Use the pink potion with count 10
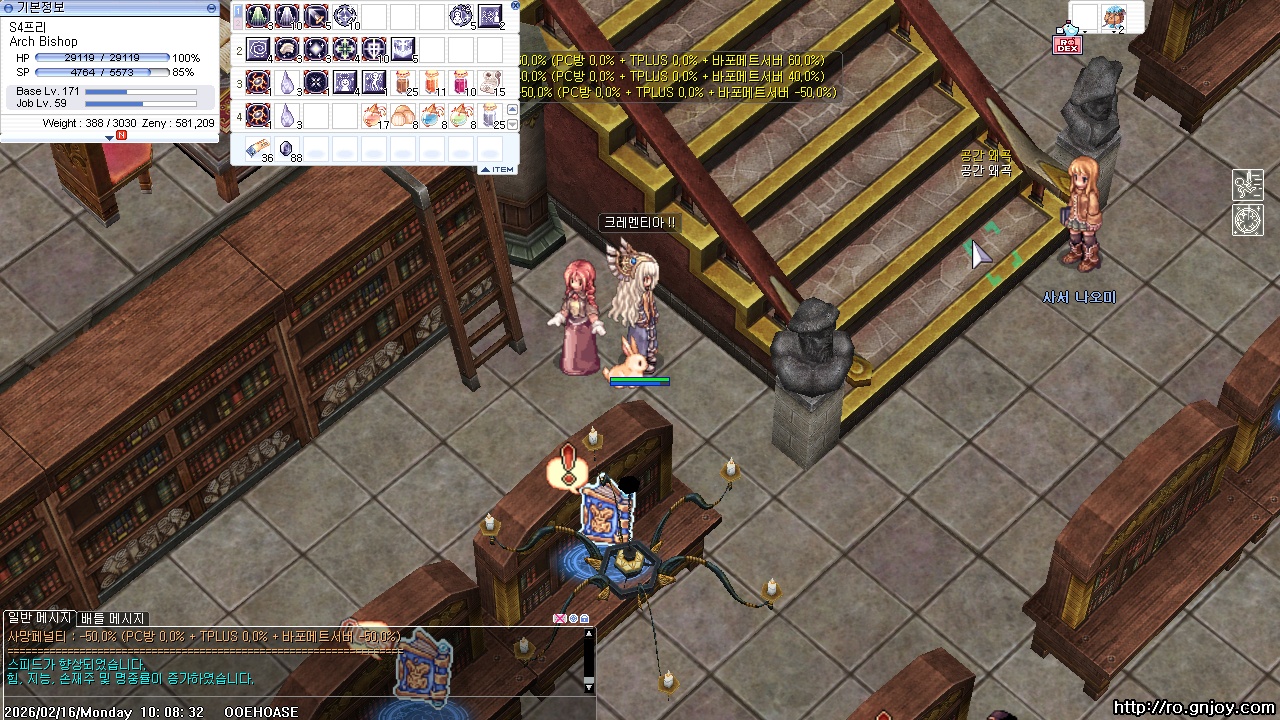1280x720 pixels. pos(461,82)
